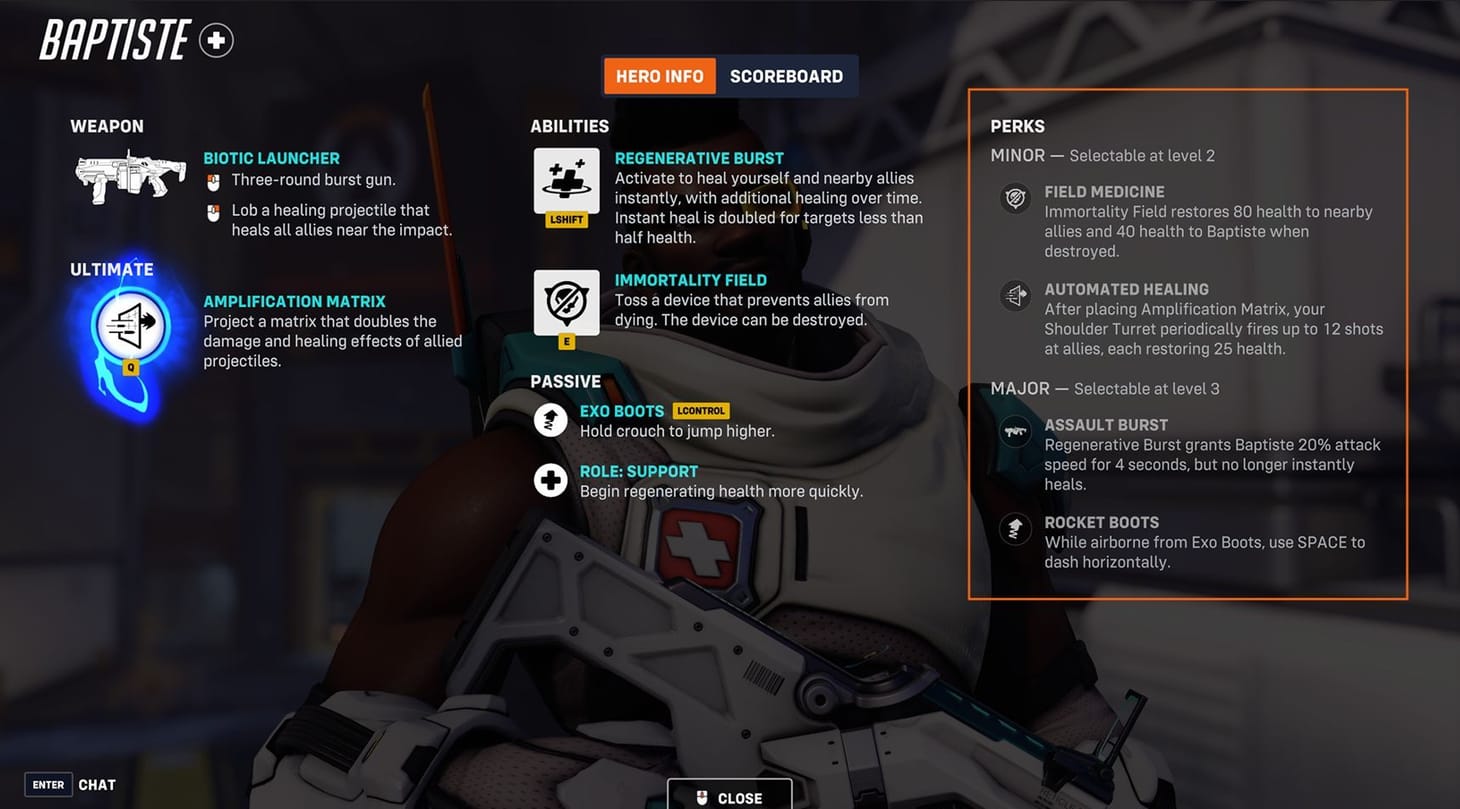Select the Field Medicine perk icon
1460x809 pixels.
[x=1015, y=198]
